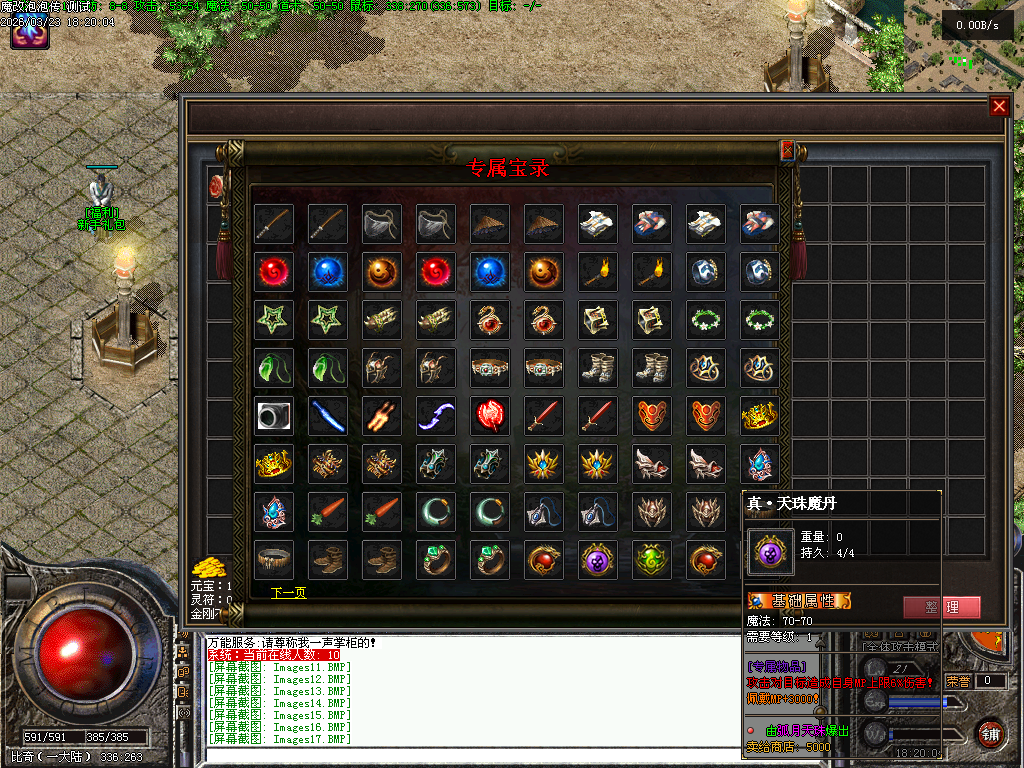Pick the twin orange flame item

tap(382, 416)
